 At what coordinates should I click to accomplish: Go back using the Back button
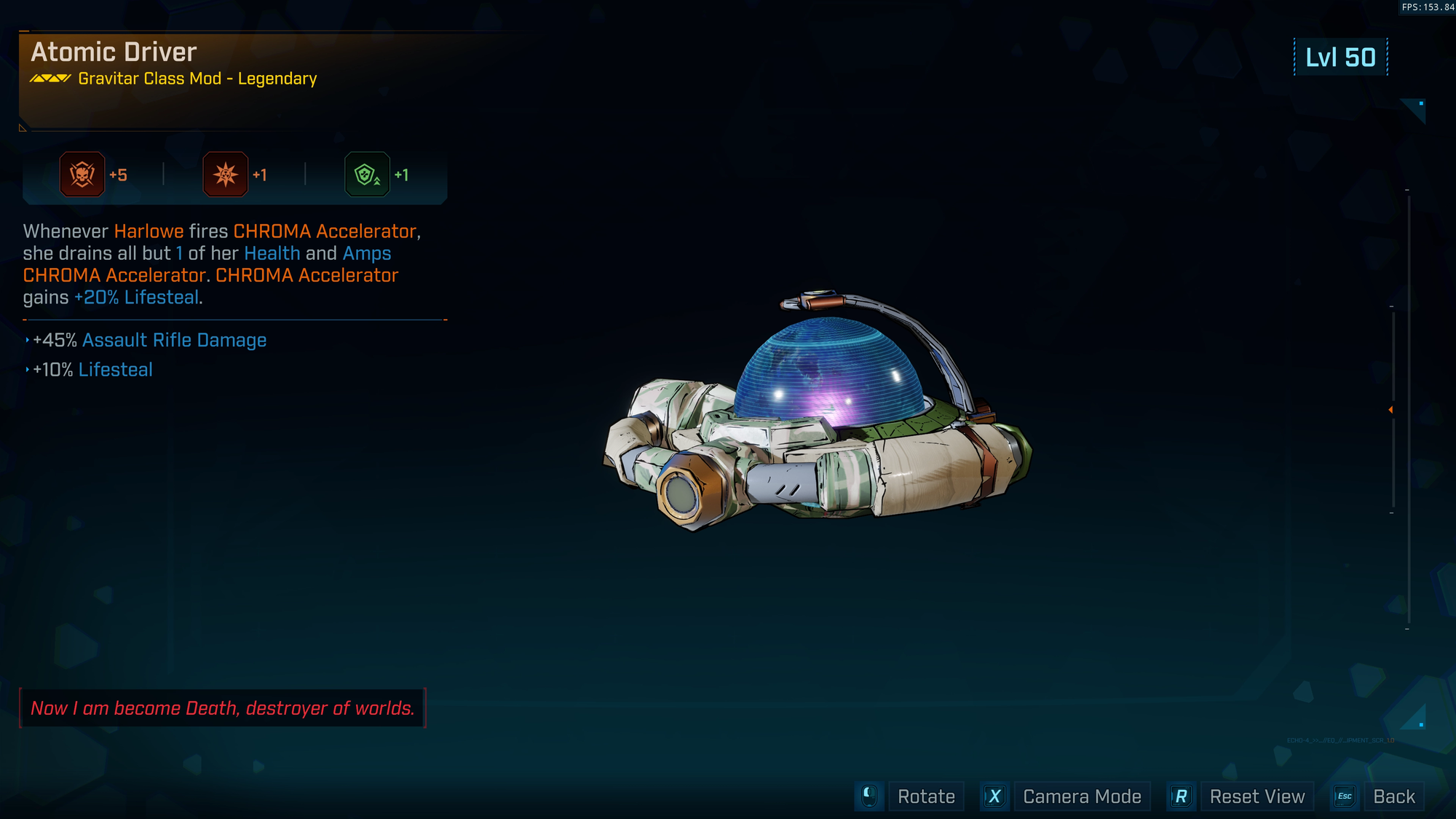(1393, 796)
